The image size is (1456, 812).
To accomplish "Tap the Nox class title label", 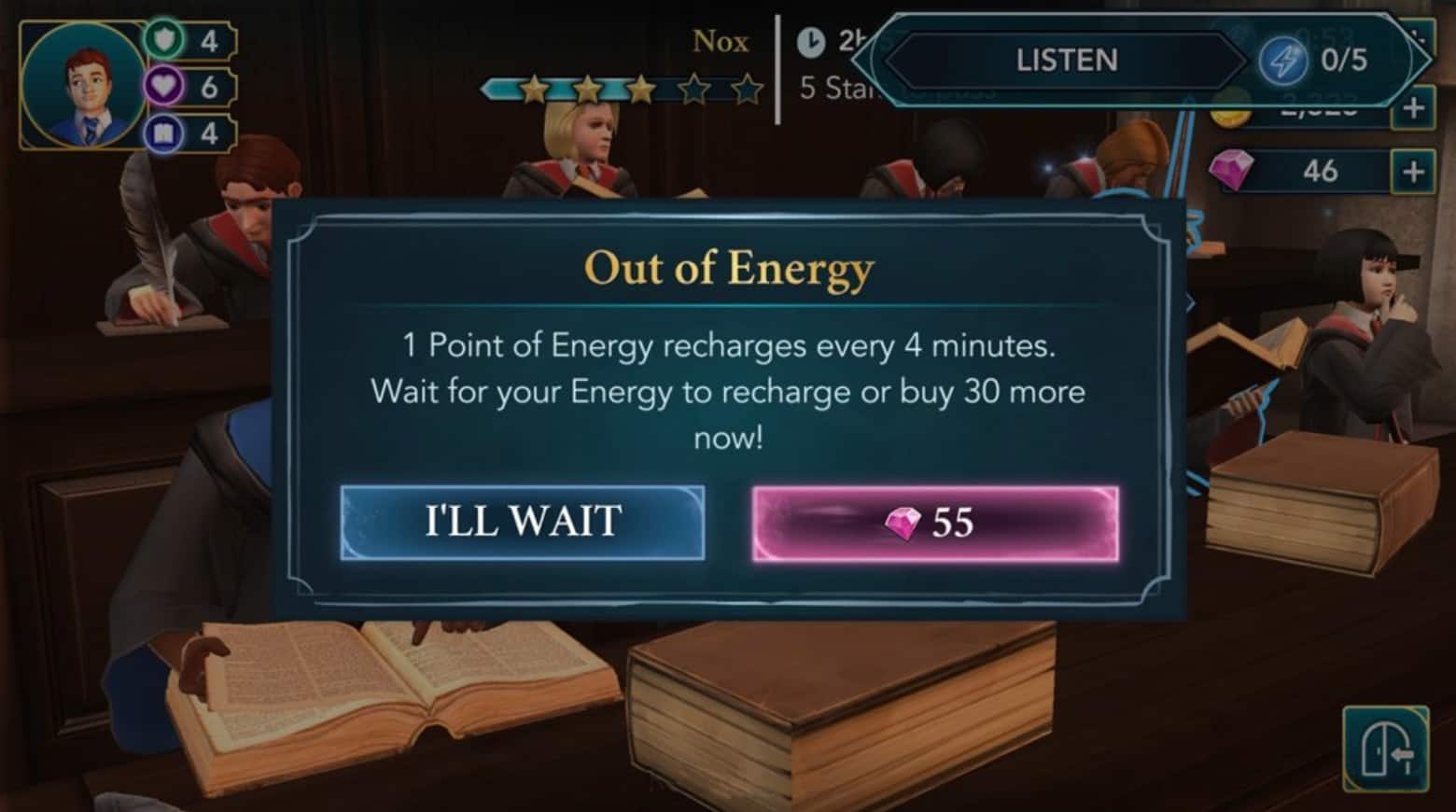I will pos(720,41).
